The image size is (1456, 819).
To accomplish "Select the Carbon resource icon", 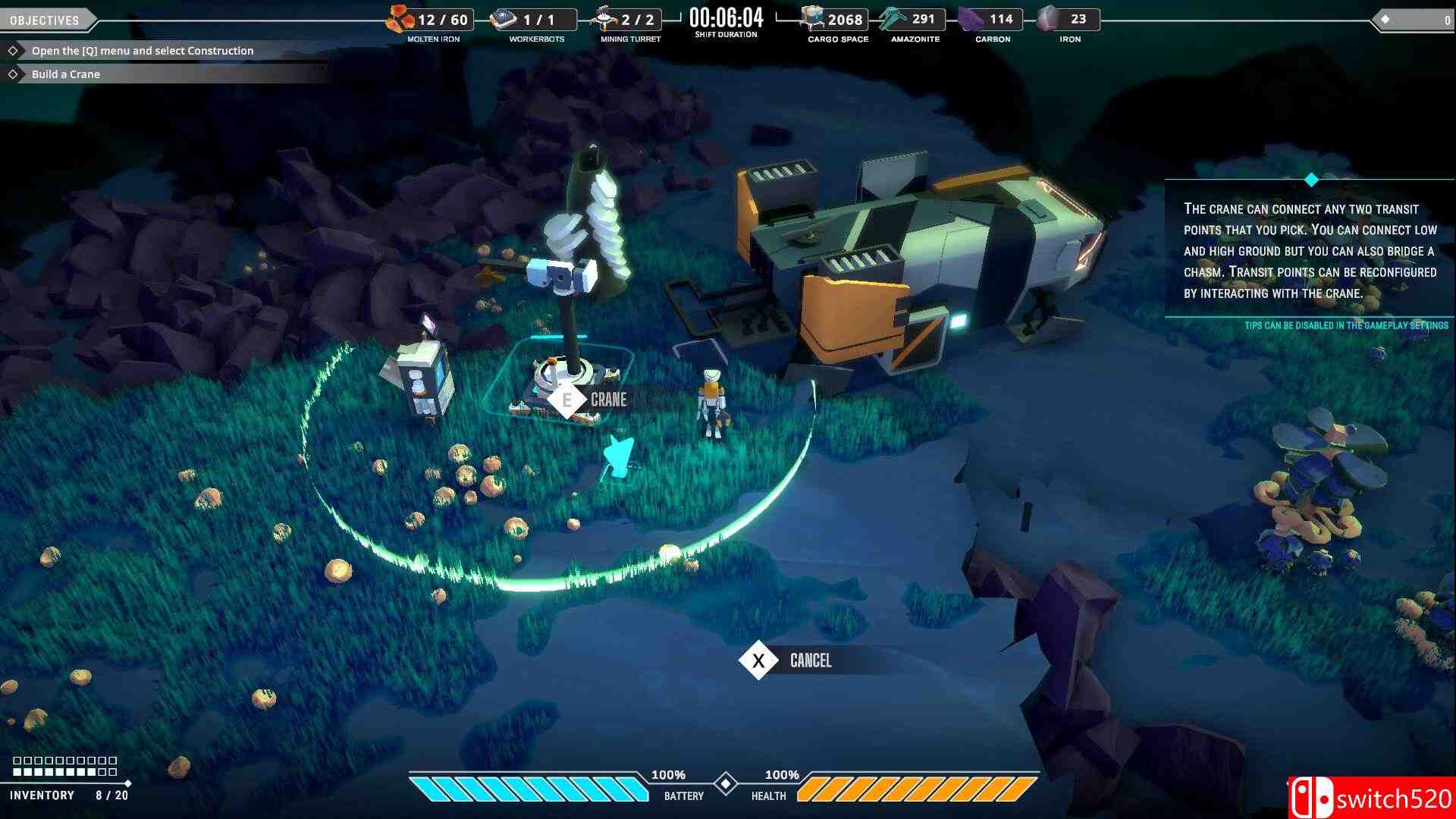I will tap(969, 17).
